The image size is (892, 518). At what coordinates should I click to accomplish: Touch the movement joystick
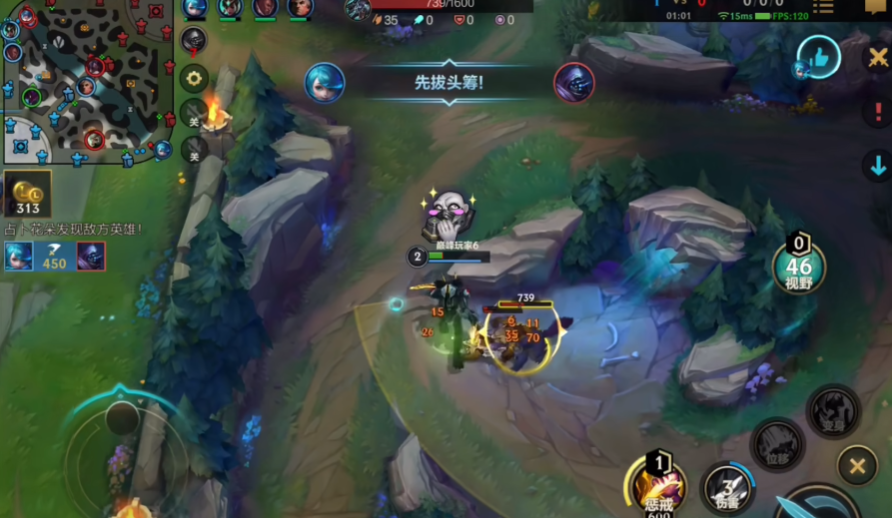(122, 457)
